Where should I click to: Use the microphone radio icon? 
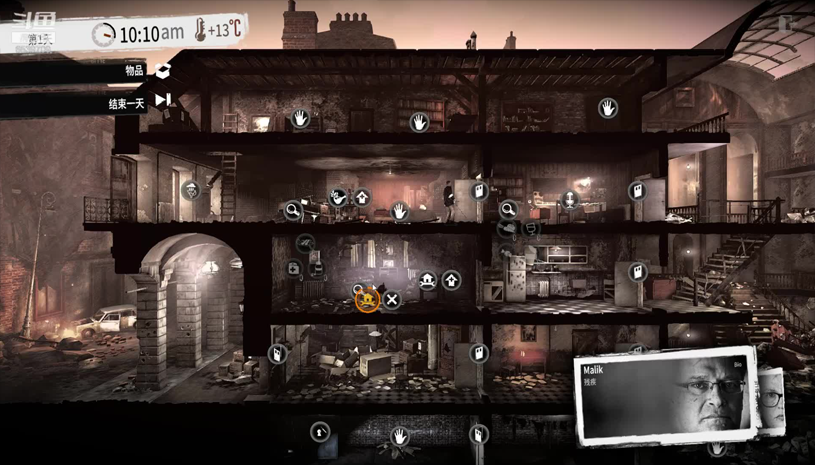click(570, 200)
